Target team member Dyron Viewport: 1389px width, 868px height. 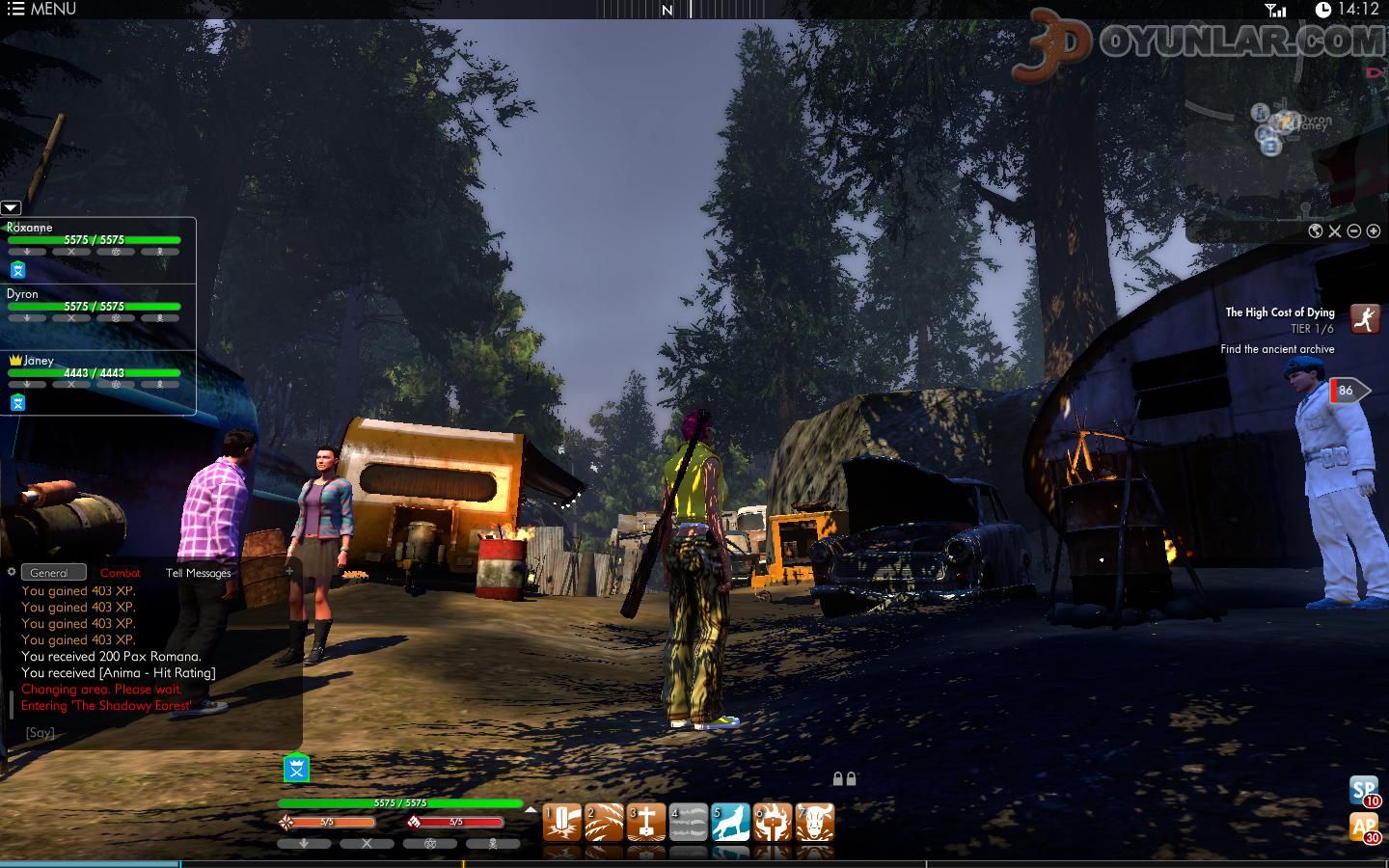23,294
